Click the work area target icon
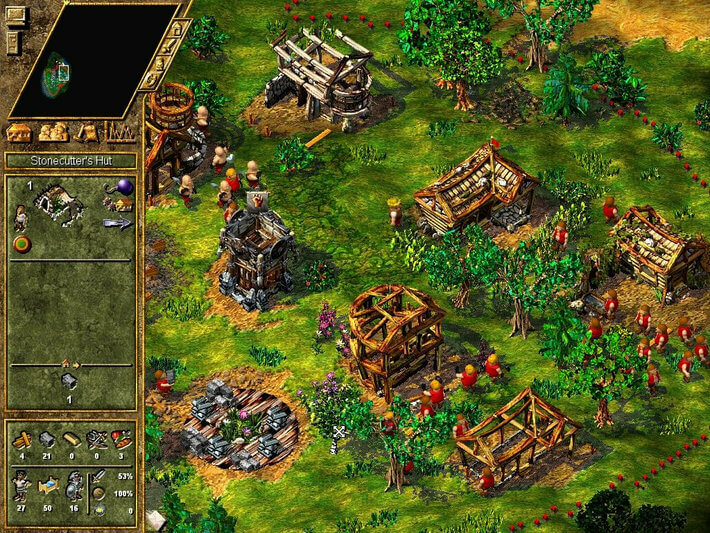710x533 pixels. click(20, 243)
